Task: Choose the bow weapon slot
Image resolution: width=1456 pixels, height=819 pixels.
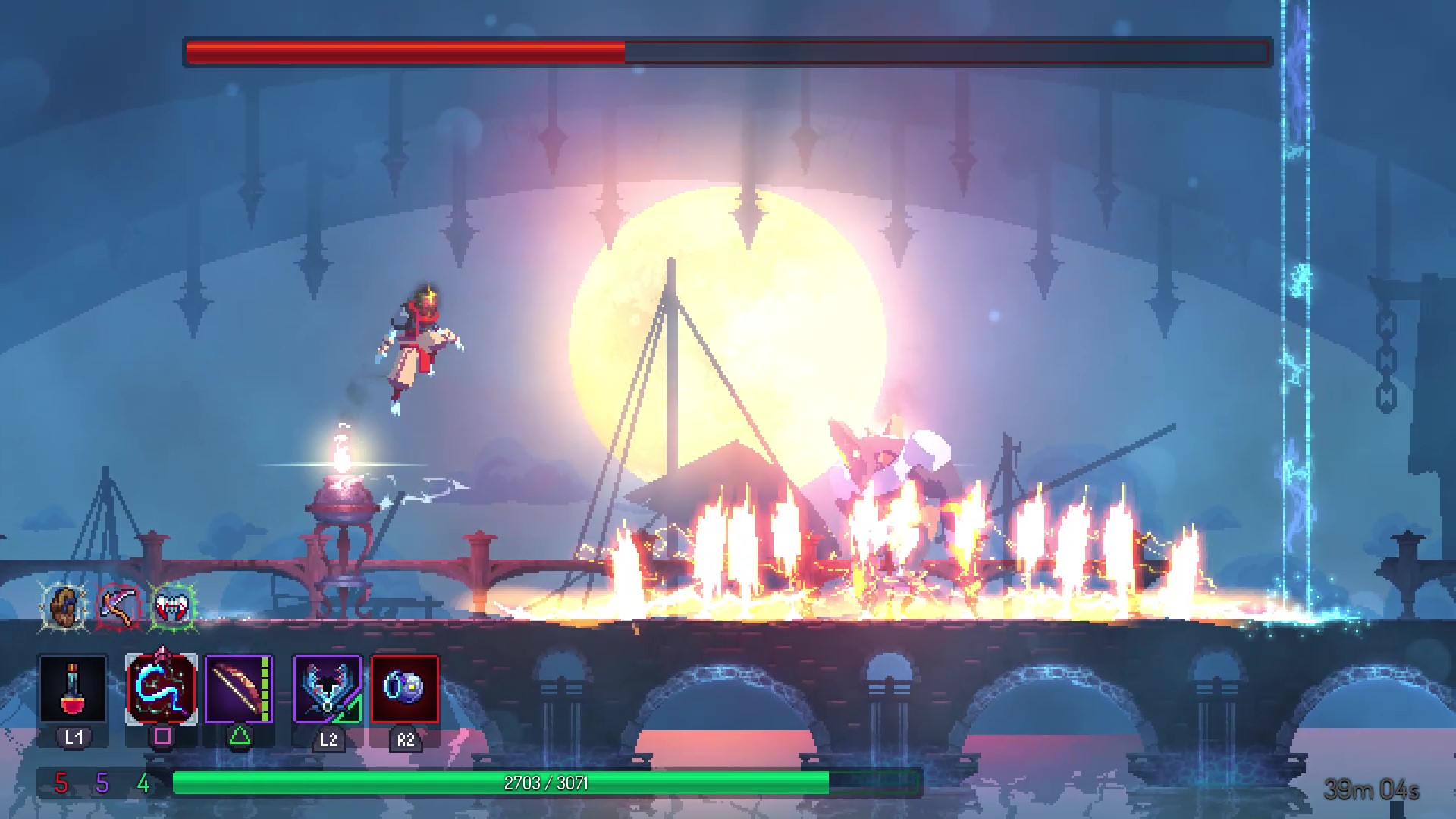Action: point(239,689)
